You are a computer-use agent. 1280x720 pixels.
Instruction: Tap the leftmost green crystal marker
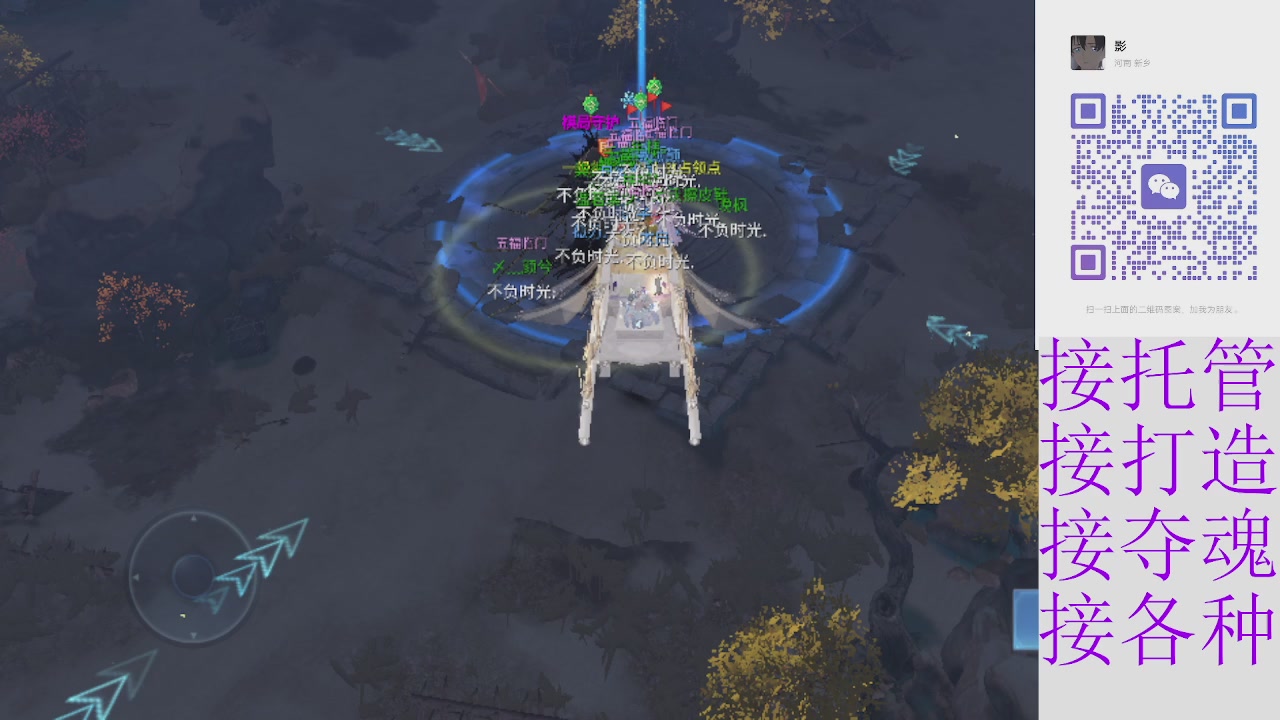(x=590, y=102)
